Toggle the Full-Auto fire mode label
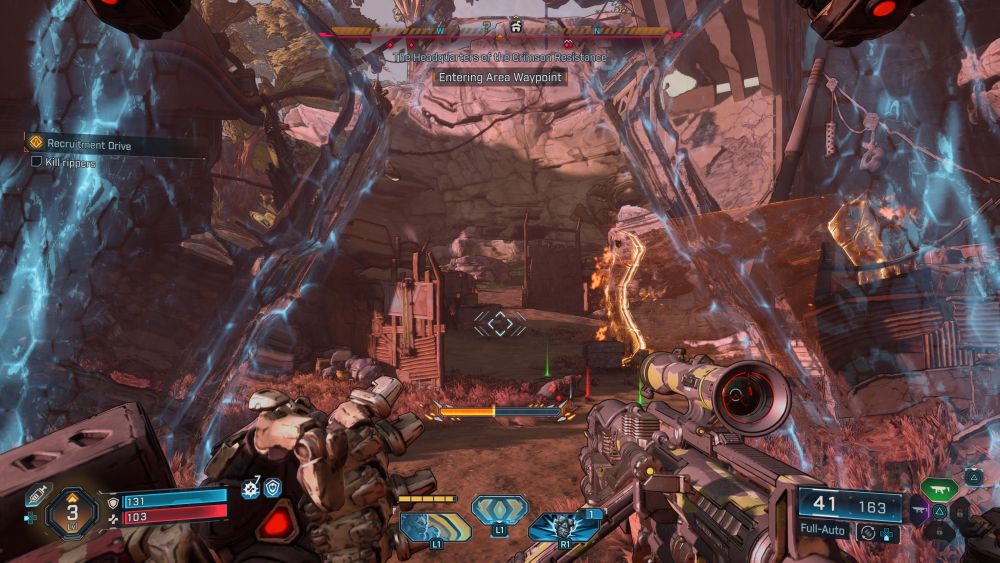Image resolution: width=1000 pixels, height=563 pixels. pyautogui.click(x=824, y=530)
